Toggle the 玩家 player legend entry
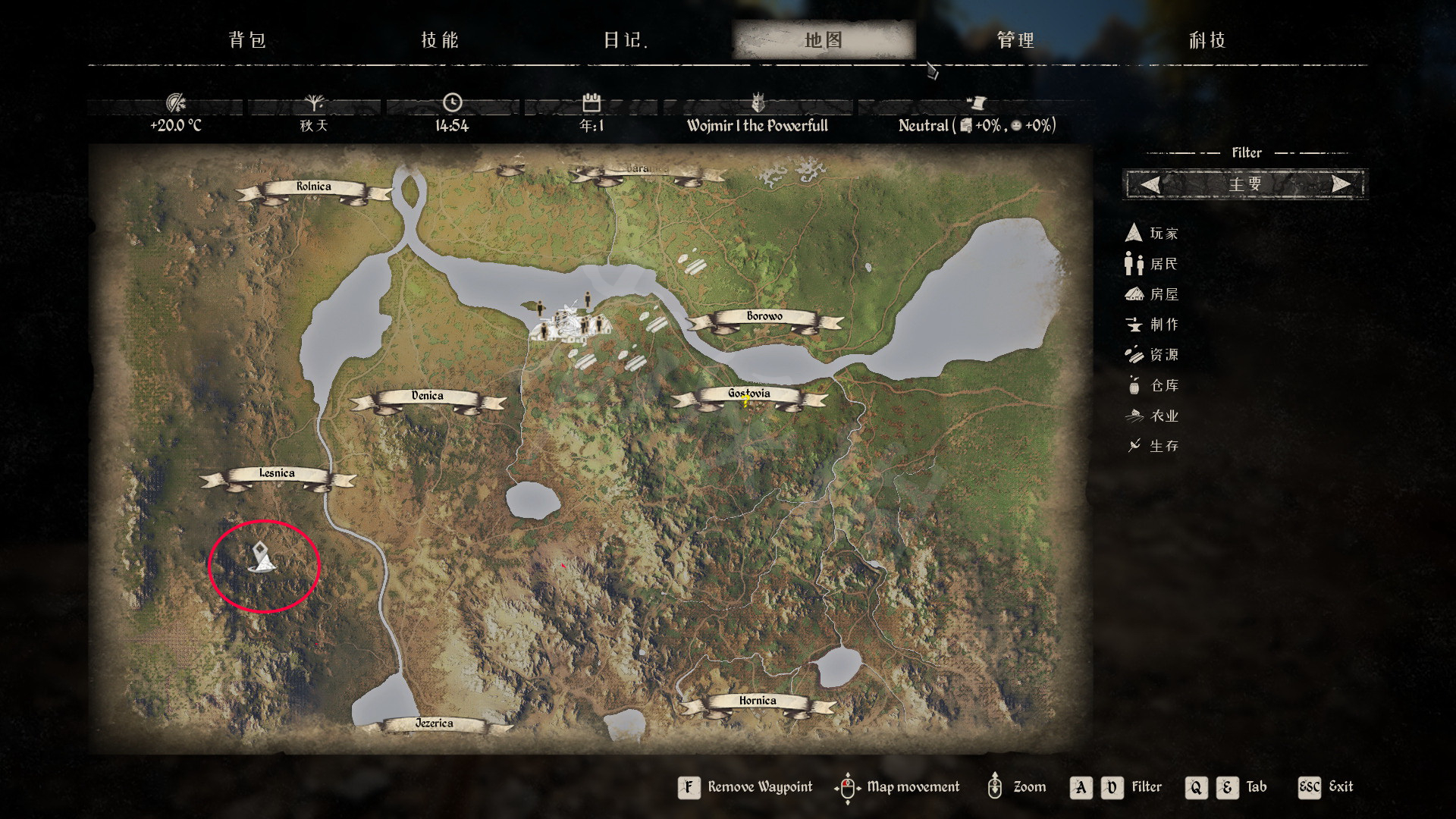 (1152, 234)
